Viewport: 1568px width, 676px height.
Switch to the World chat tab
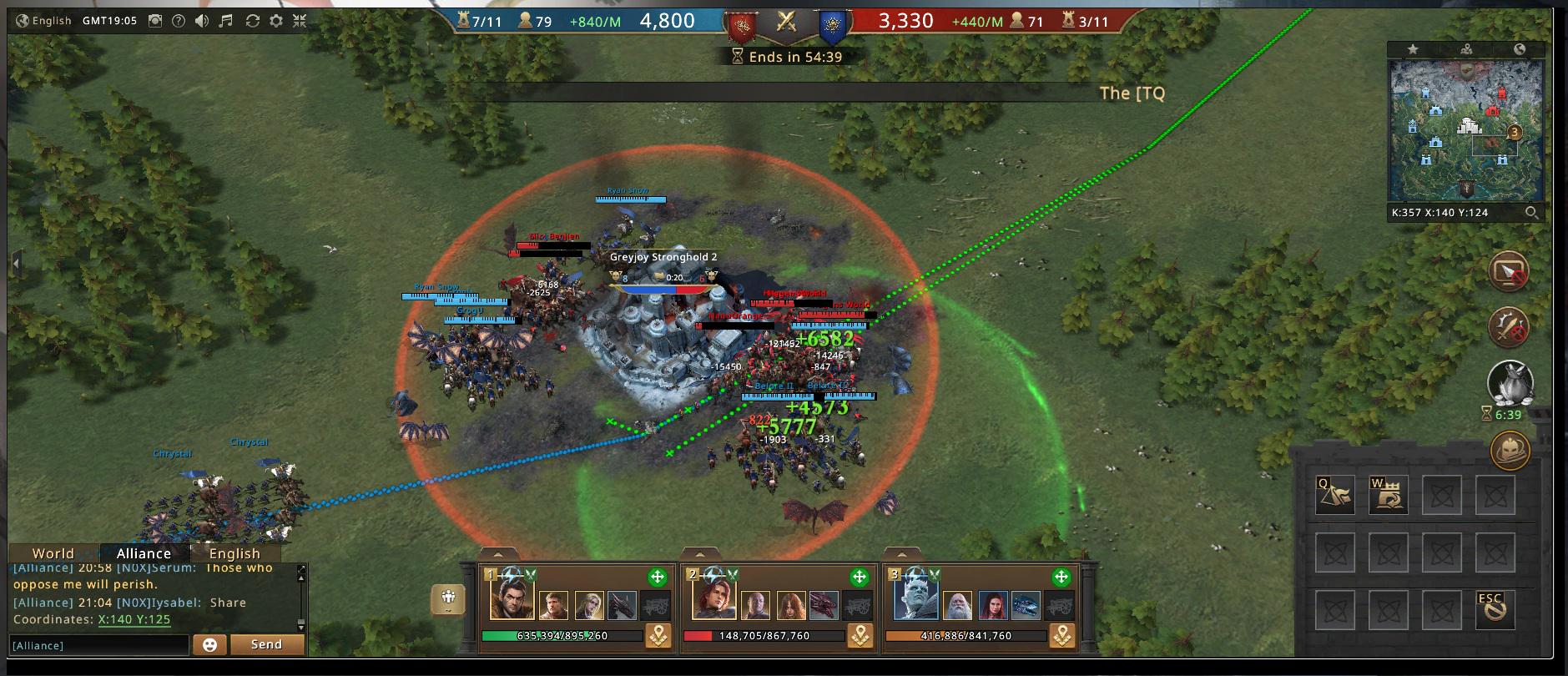click(53, 553)
